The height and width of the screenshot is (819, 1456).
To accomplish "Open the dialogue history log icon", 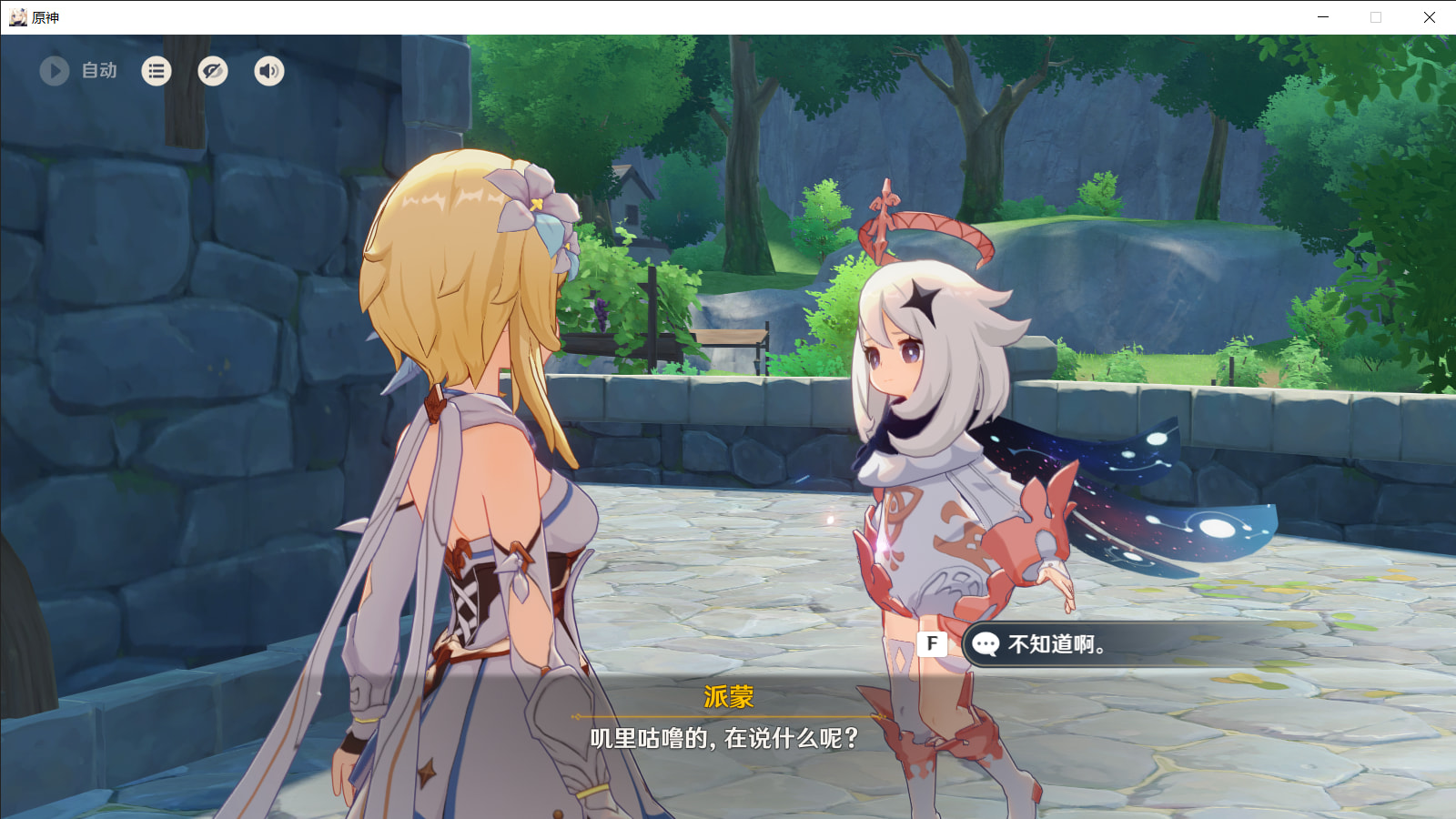I will click(157, 71).
